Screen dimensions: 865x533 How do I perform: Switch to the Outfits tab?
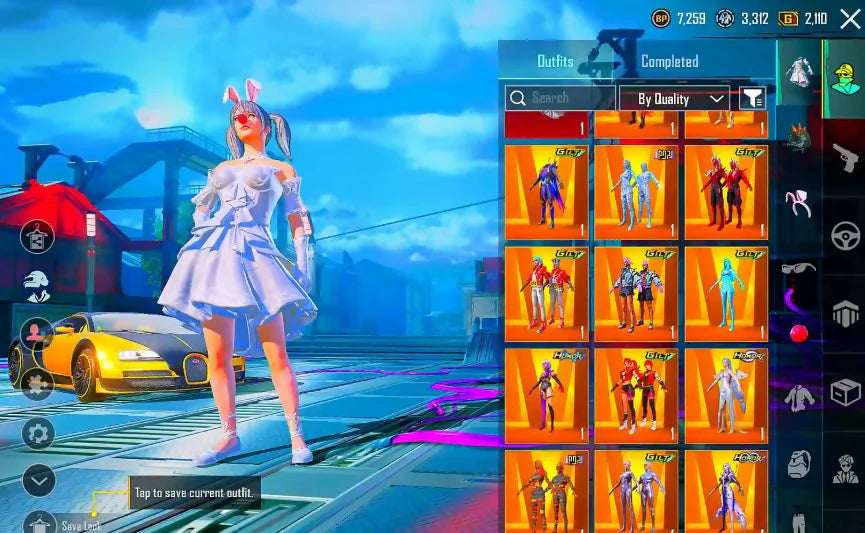(x=555, y=61)
